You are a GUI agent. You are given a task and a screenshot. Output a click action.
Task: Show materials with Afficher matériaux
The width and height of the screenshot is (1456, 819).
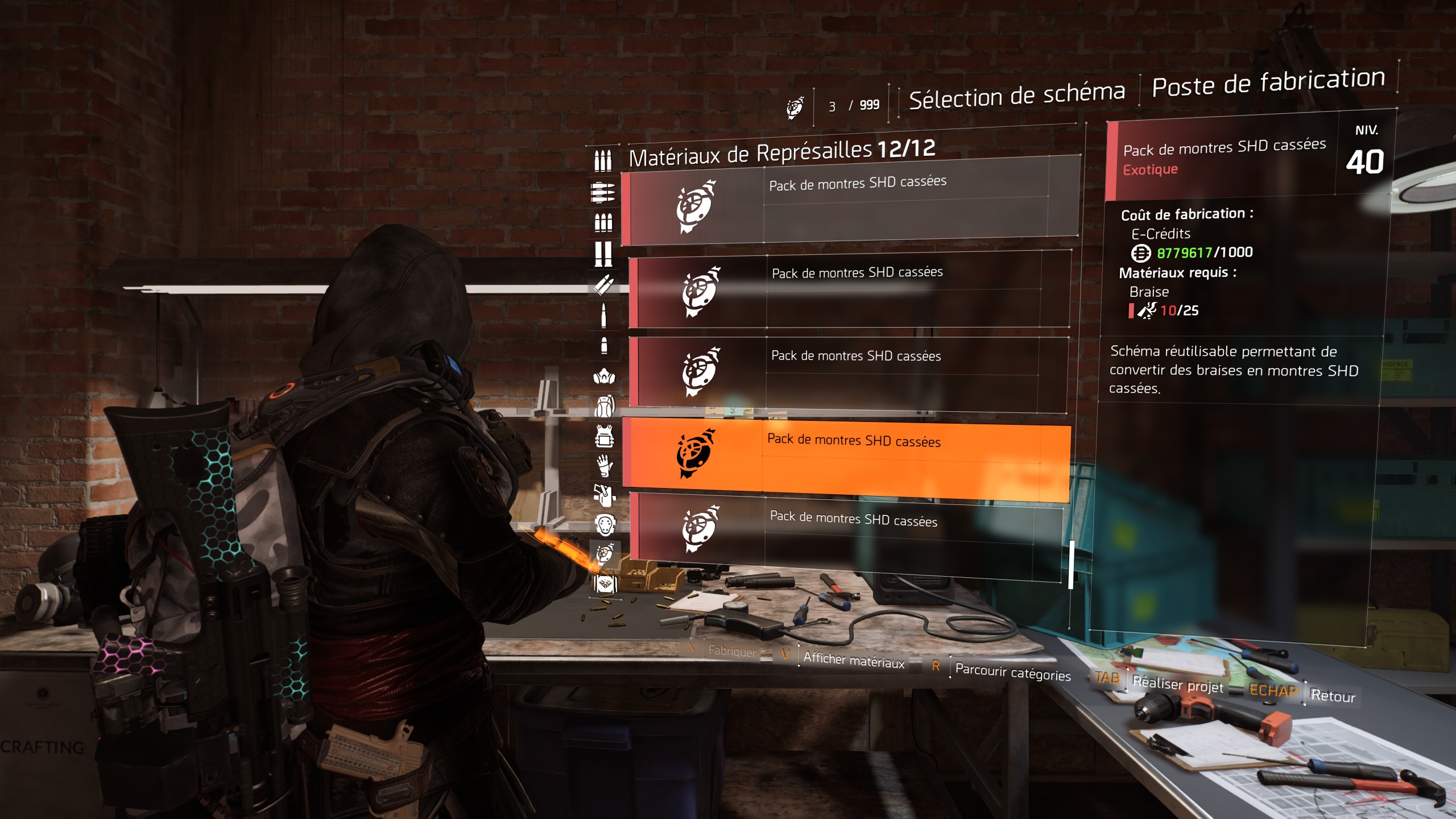coord(853,660)
